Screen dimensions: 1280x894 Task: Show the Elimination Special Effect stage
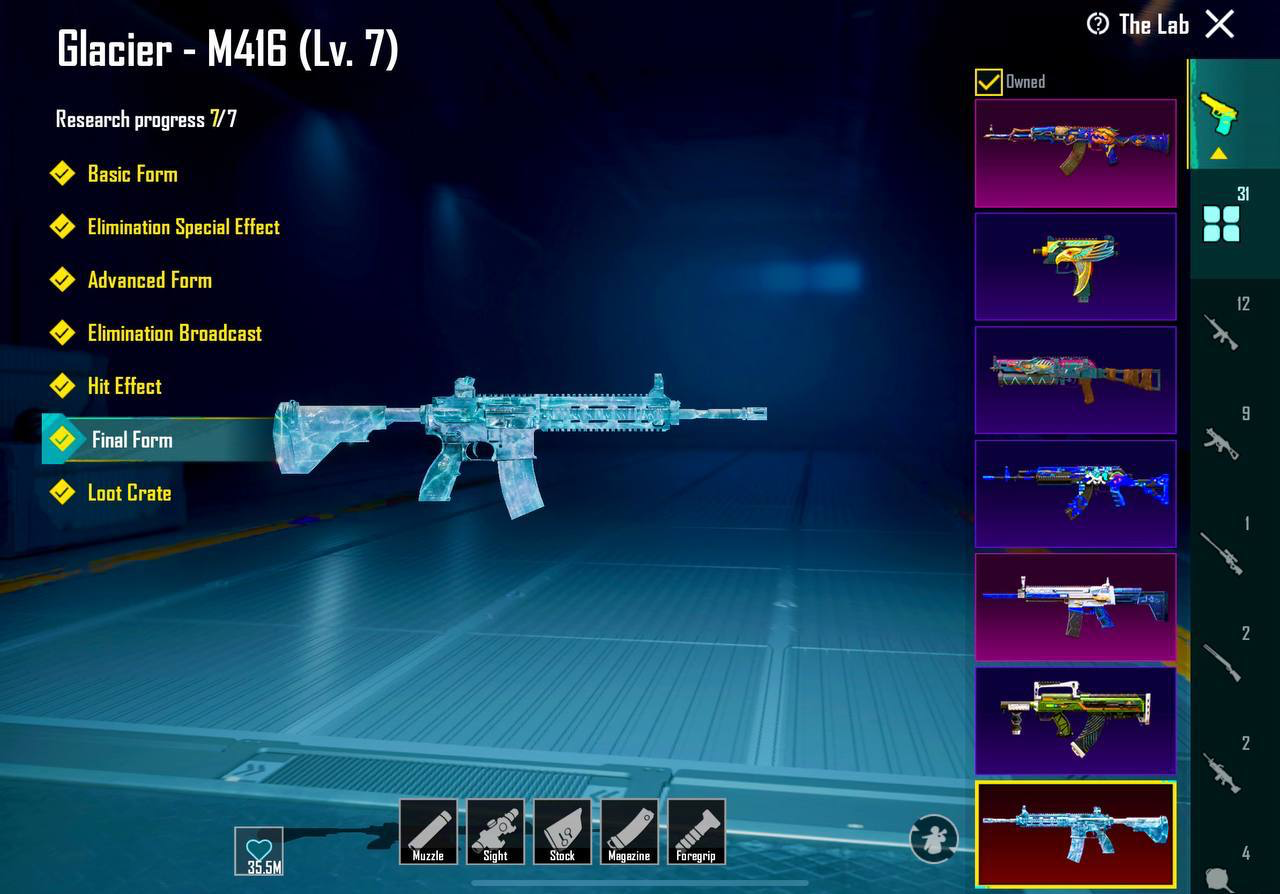click(x=183, y=227)
